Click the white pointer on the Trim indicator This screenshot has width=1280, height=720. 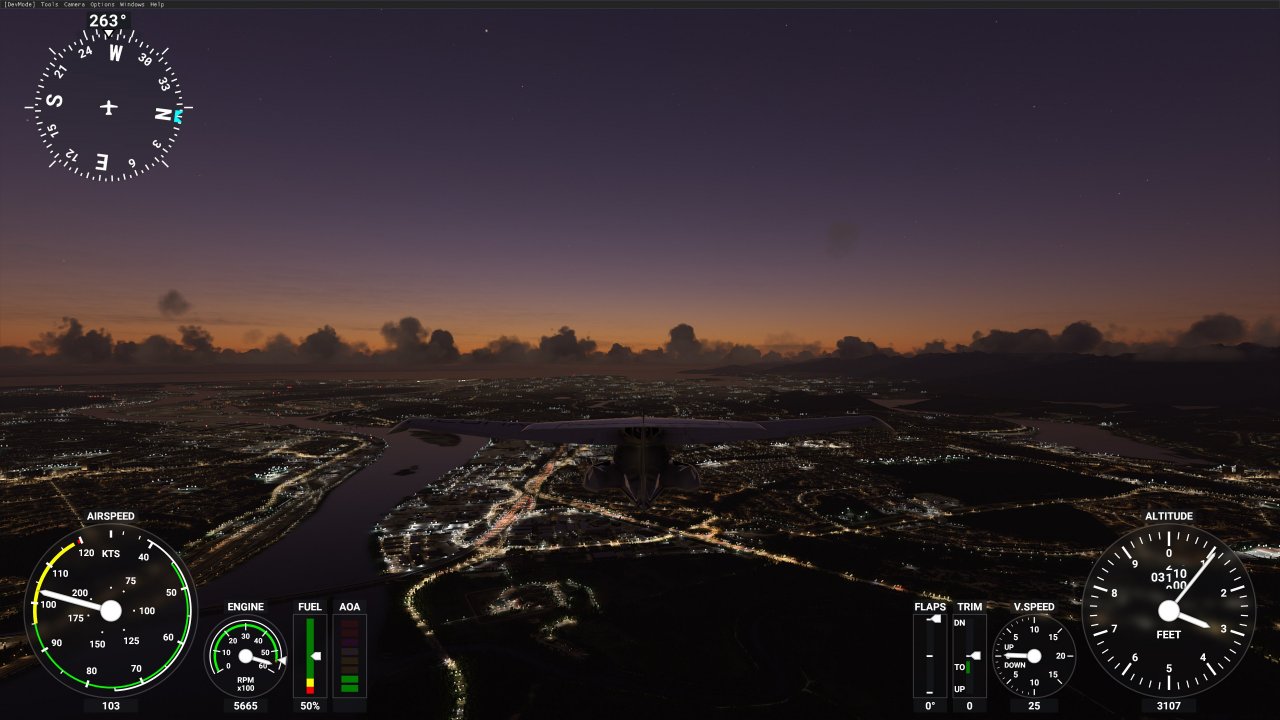point(974,656)
